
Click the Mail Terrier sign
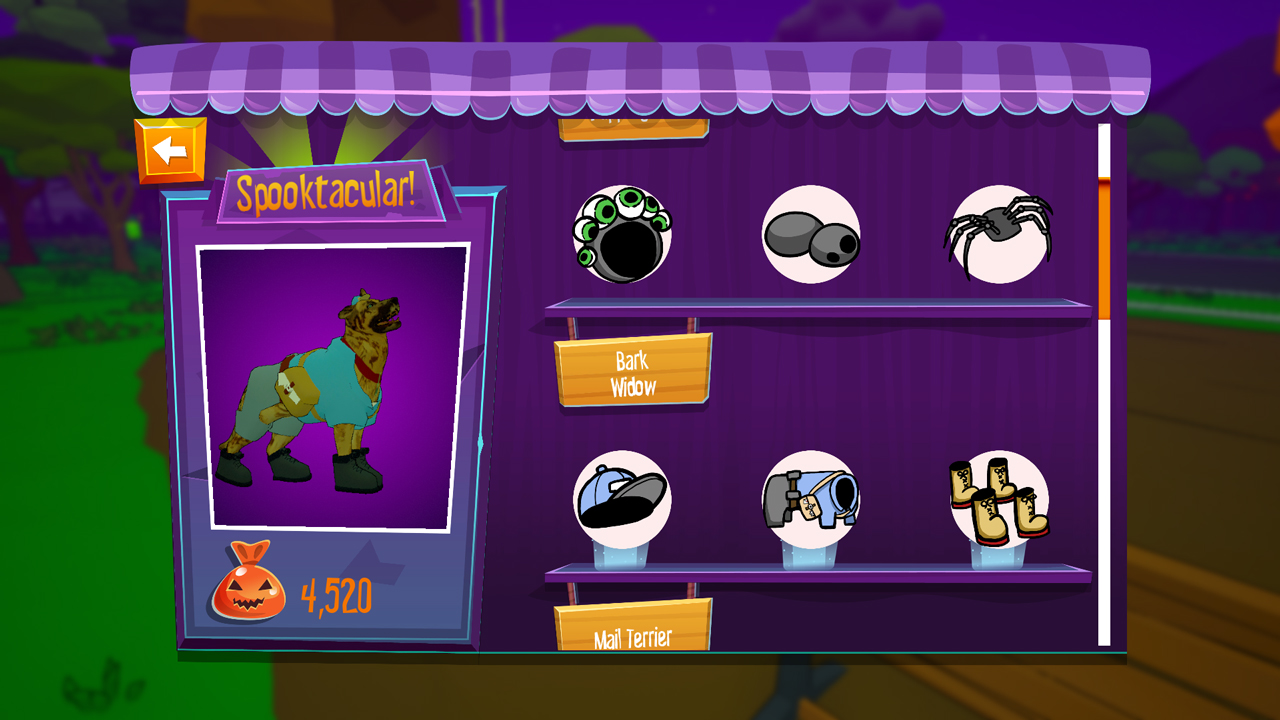coord(634,630)
